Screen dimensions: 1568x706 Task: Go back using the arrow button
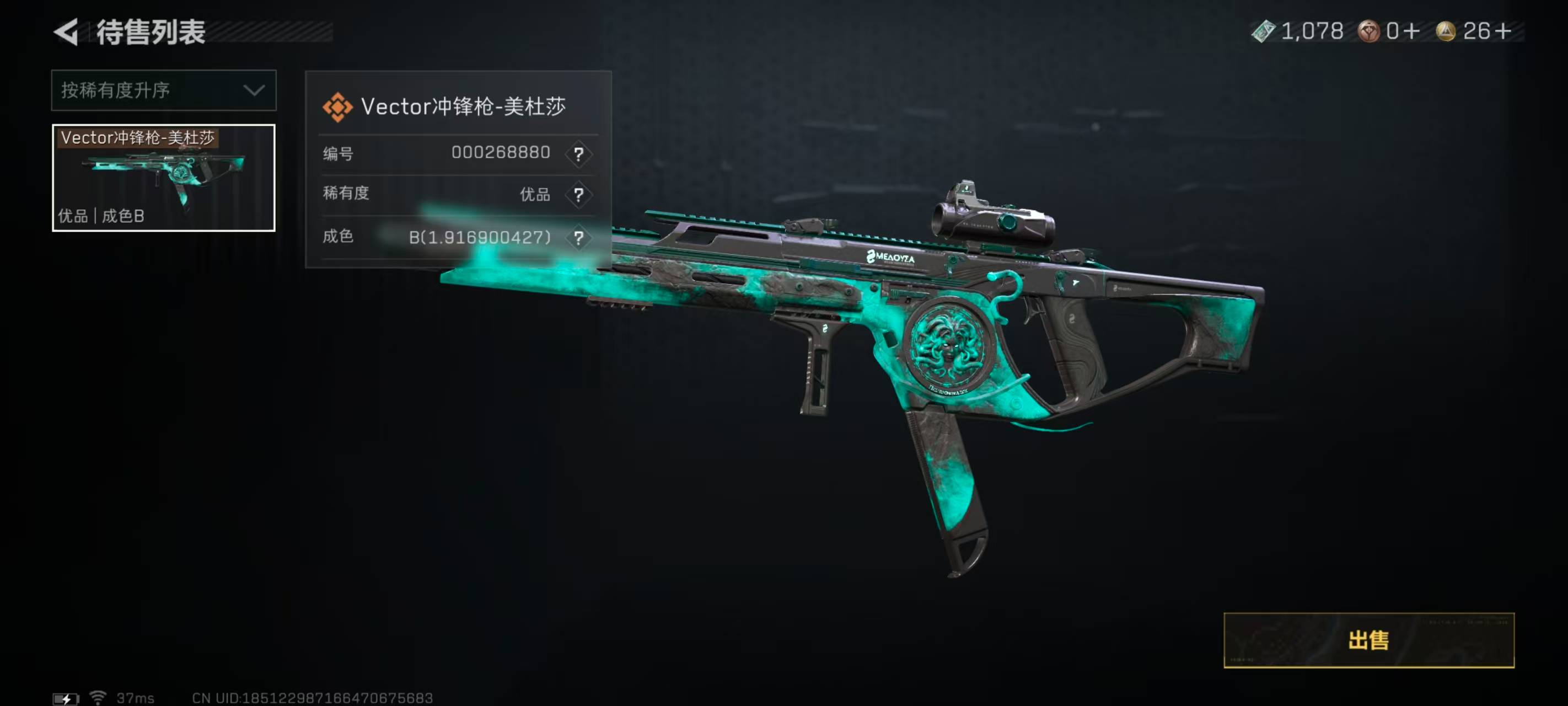click(66, 31)
